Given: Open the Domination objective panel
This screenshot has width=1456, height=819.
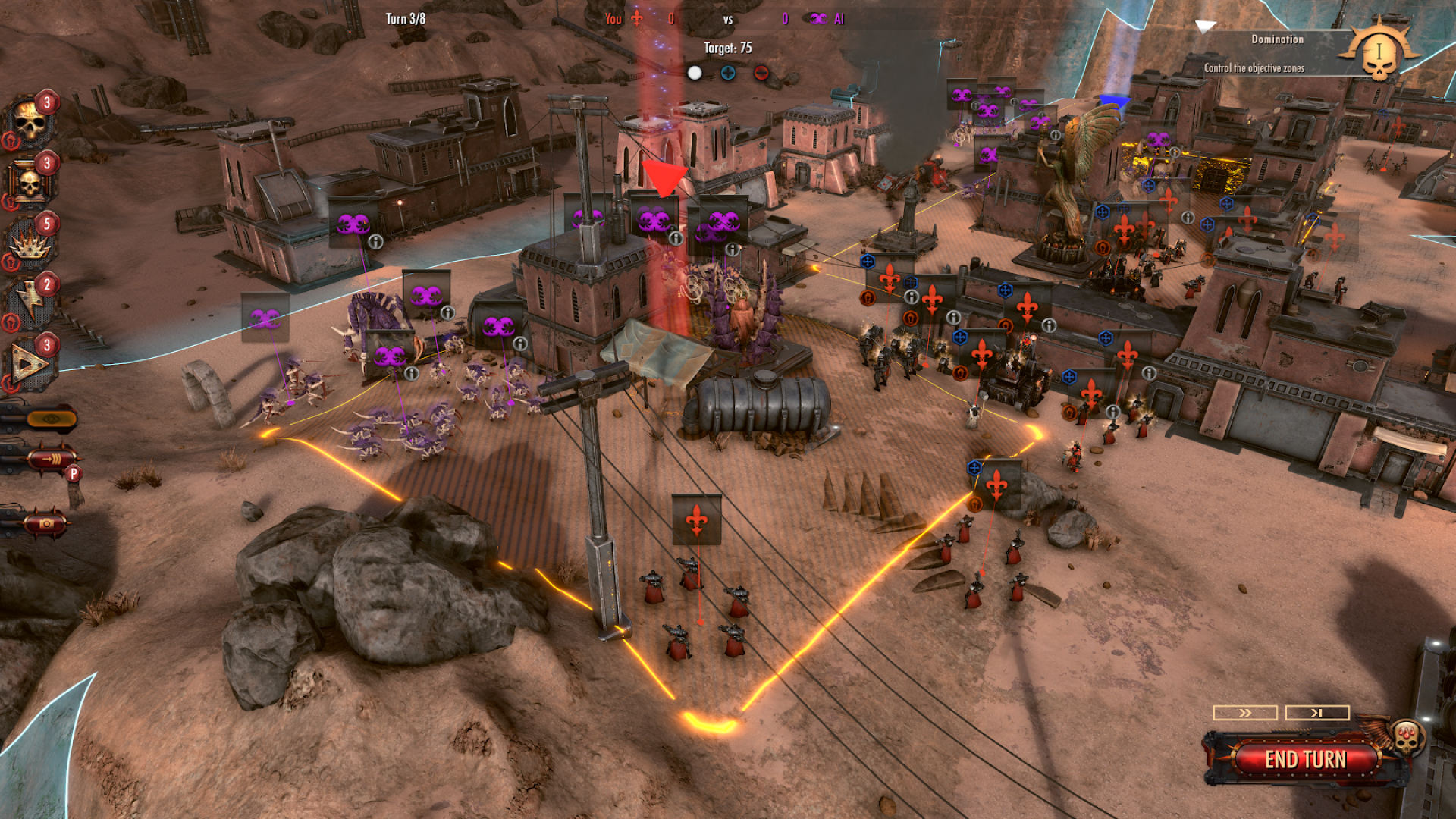Looking at the screenshot, I should (1277, 53).
